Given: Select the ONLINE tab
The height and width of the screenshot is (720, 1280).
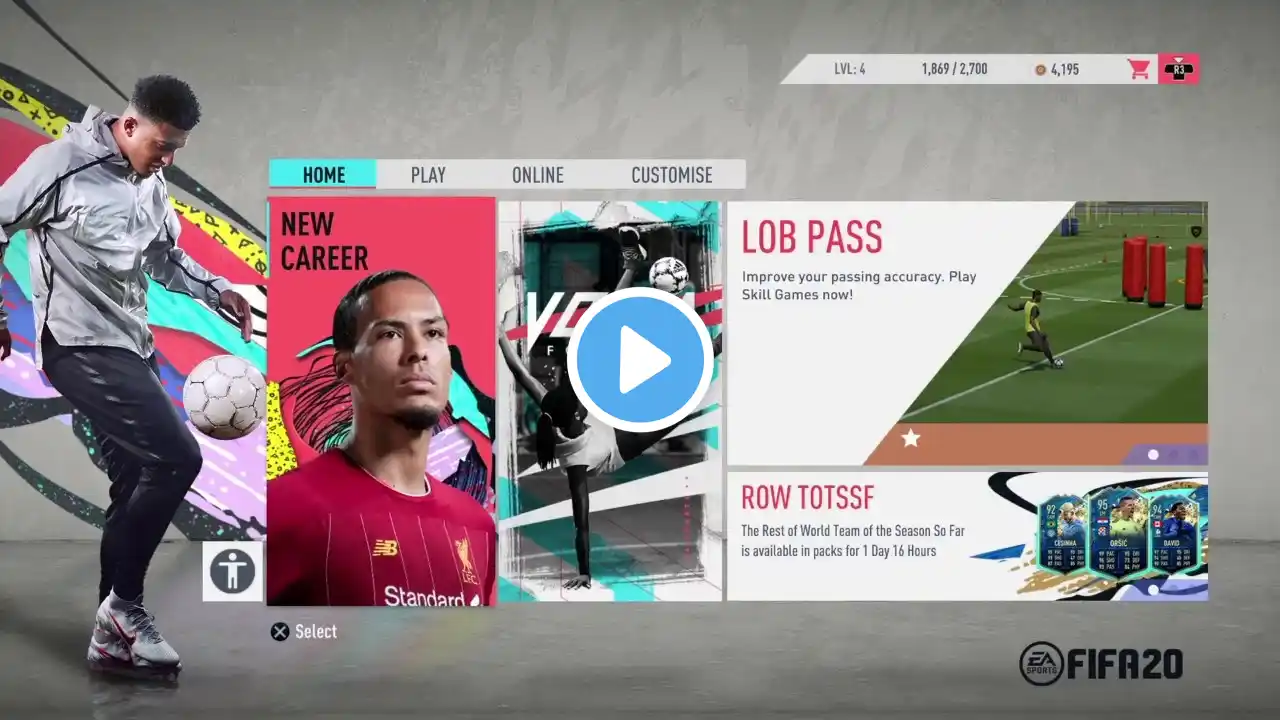Looking at the screenshot, I should (x=538, y=175).
